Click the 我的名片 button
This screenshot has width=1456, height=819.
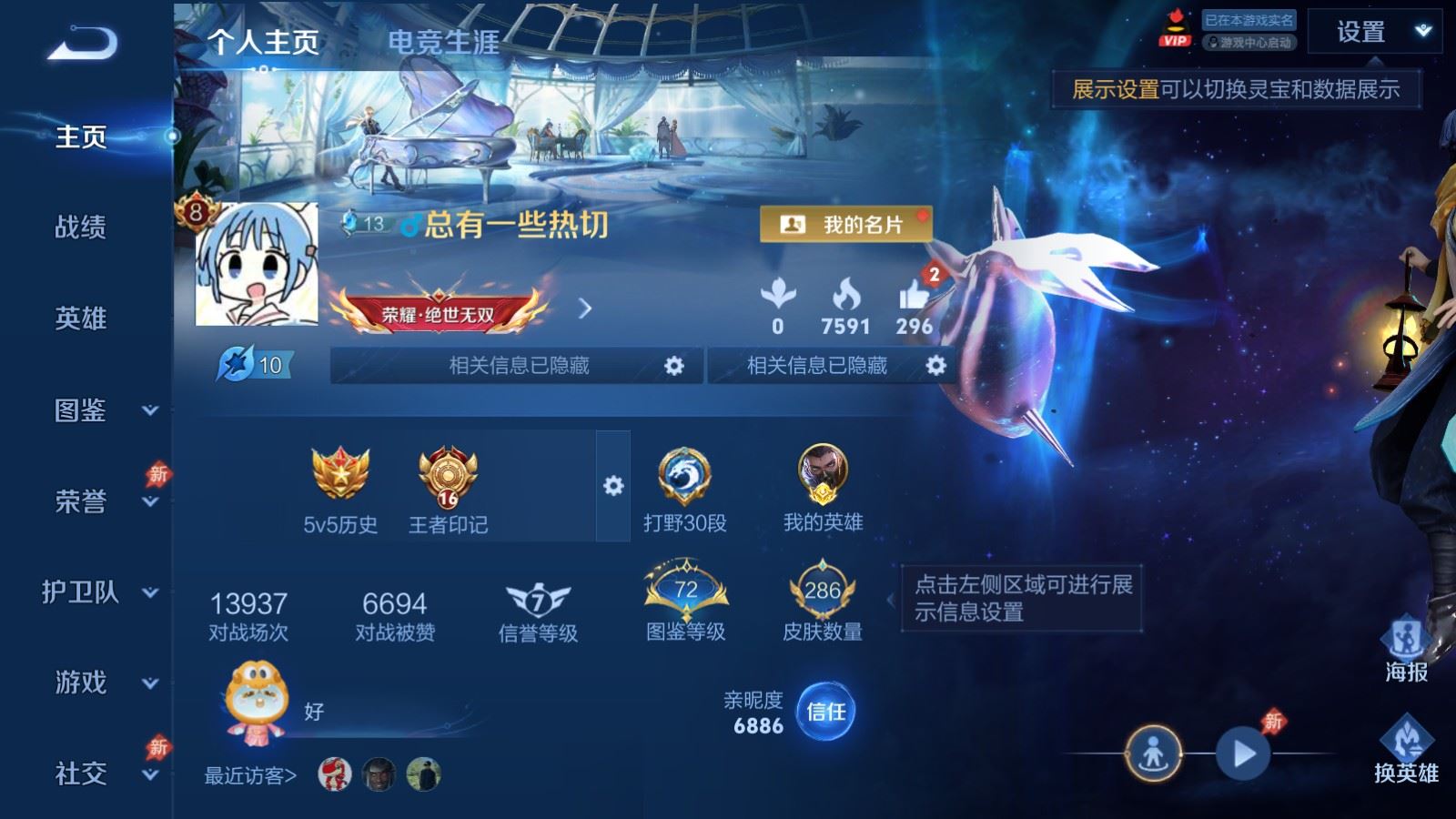pos(844,224)
